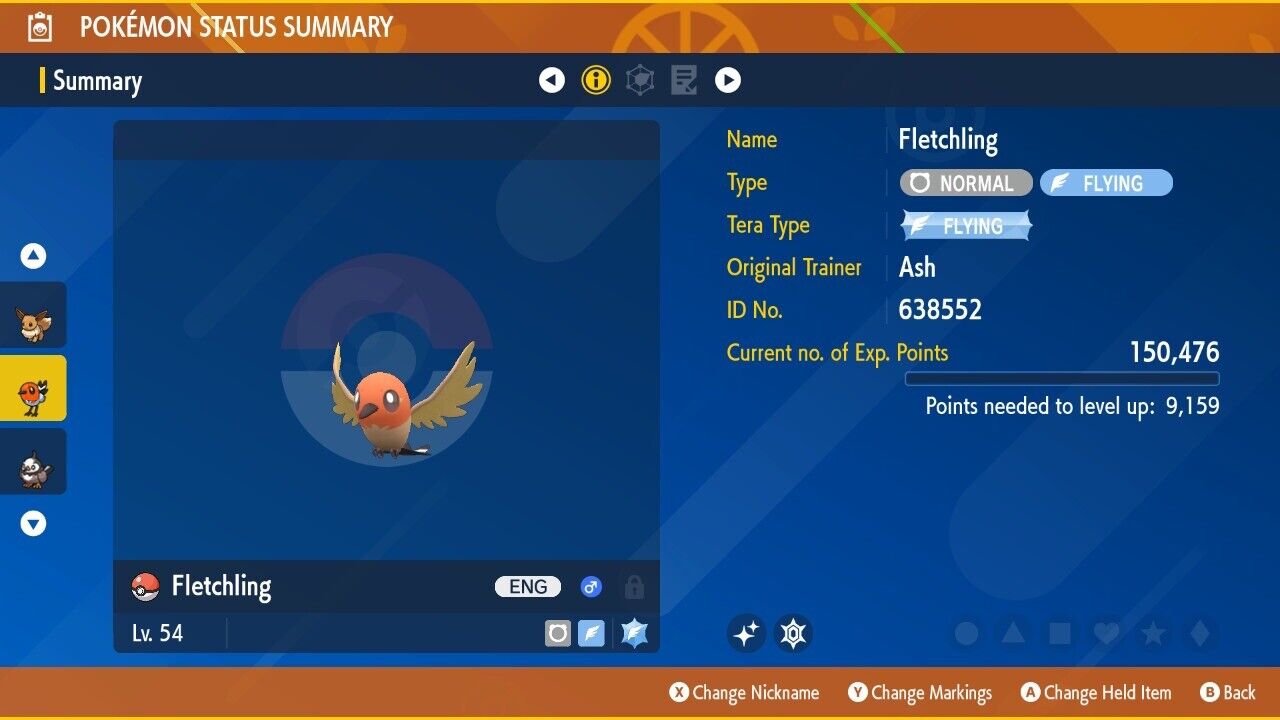Choose Change Nickname option
This screenshot has width=1280, height=720.
[x=745, y=692]
